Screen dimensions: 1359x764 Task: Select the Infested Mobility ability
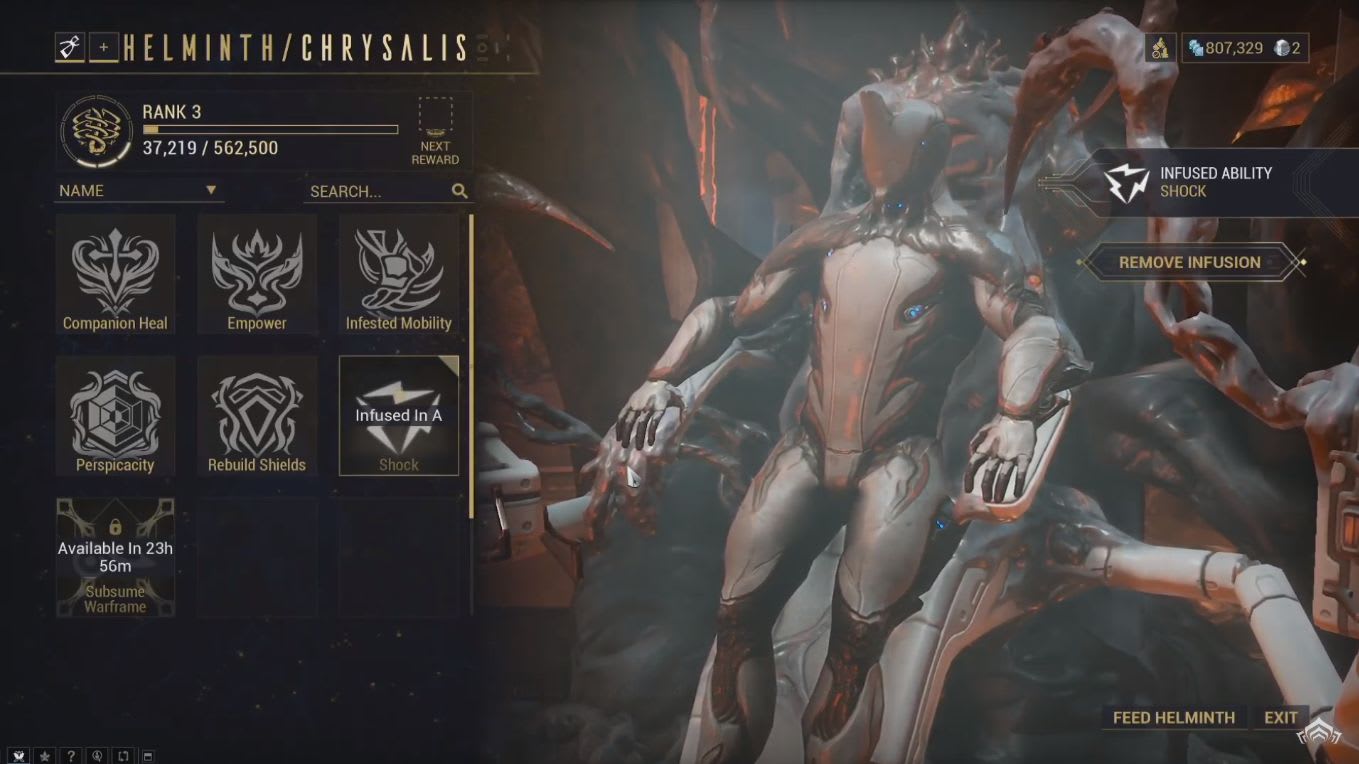[x=398, y=273]
